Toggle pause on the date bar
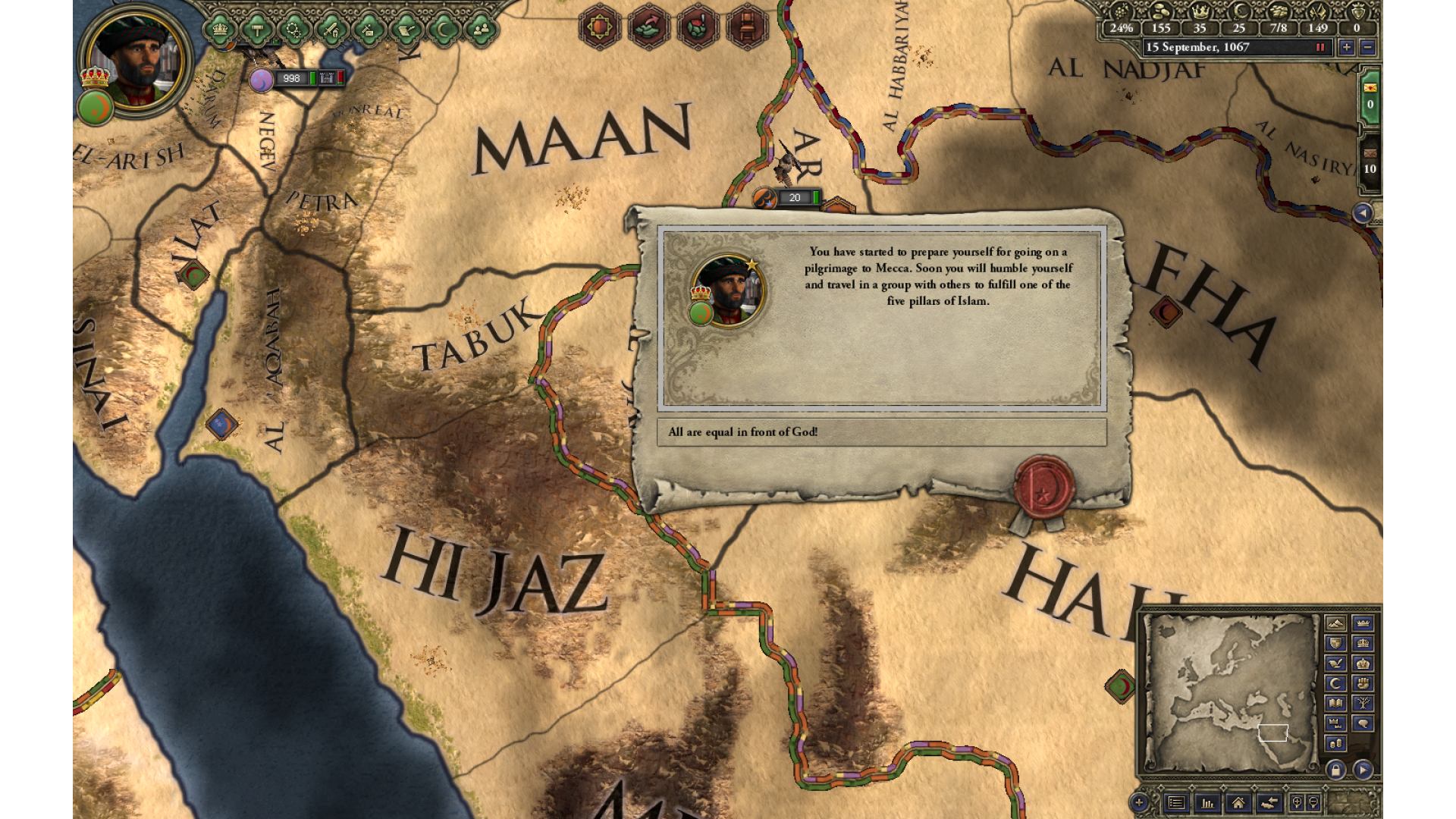 pyautogui.click(x=1320, y=47)
